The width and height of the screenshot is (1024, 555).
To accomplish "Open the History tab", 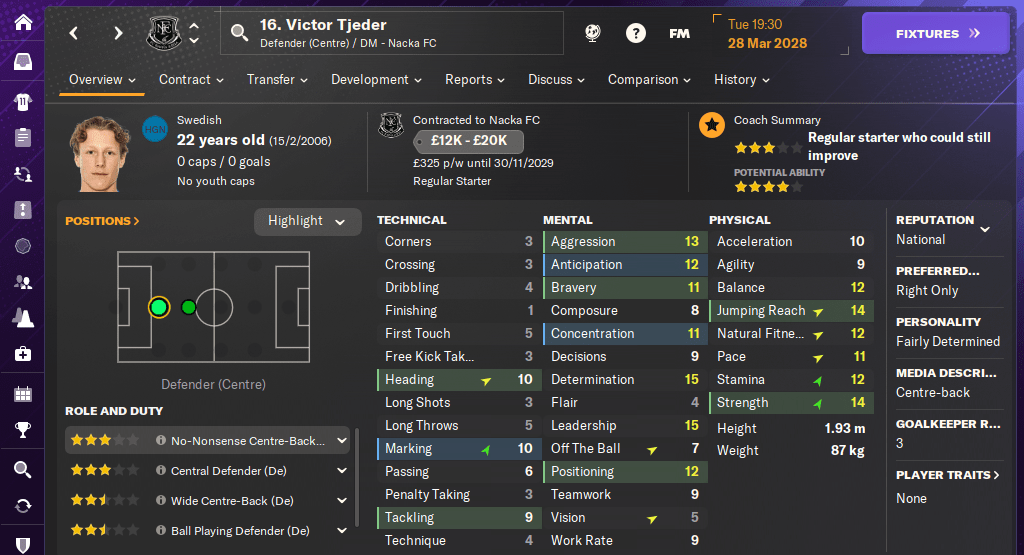I will (x=741, y=80).
